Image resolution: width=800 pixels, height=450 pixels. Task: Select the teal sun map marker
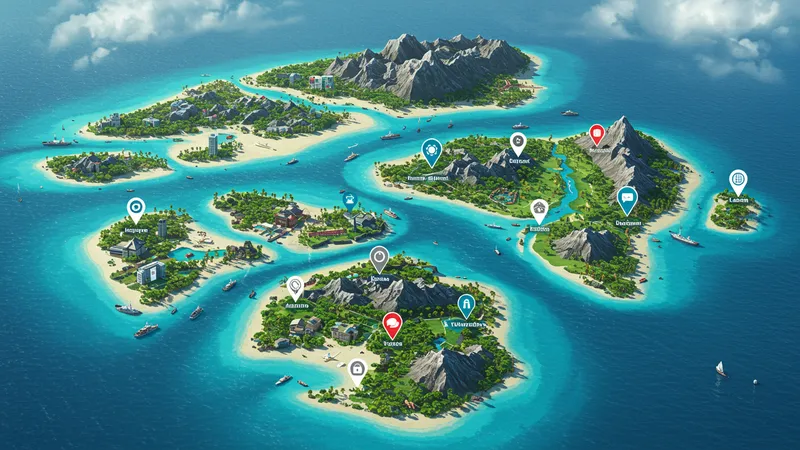pos(432,151)
